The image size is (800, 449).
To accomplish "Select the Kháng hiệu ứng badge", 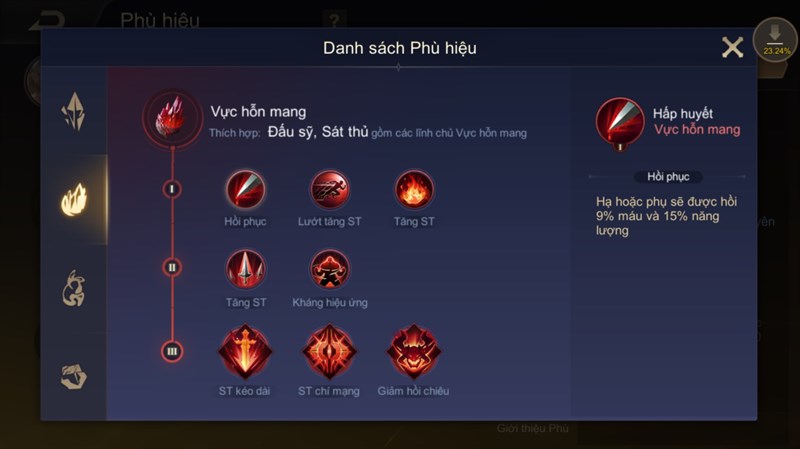I will tap(329, 269).
